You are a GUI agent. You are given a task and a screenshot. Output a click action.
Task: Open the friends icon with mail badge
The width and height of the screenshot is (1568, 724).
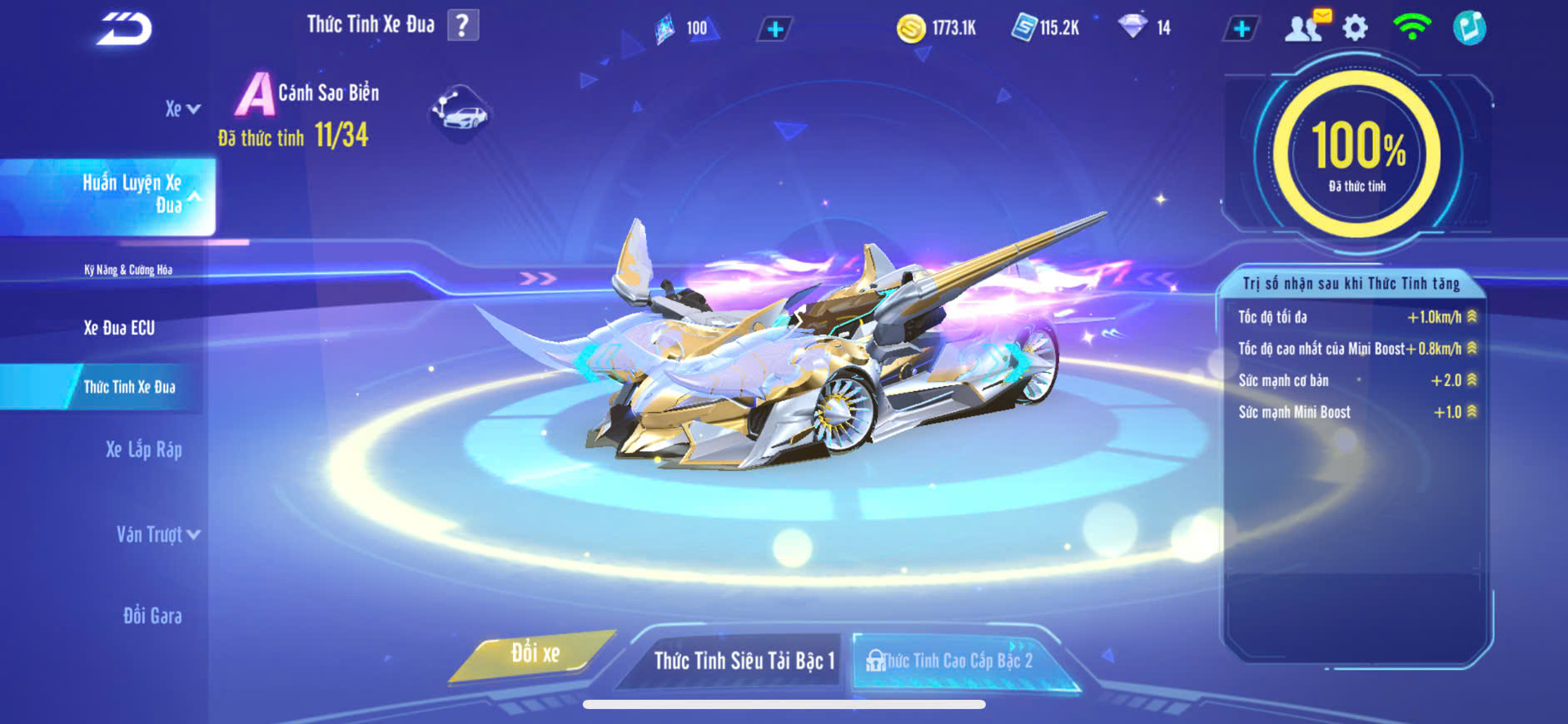click(x=1306, y=27)
